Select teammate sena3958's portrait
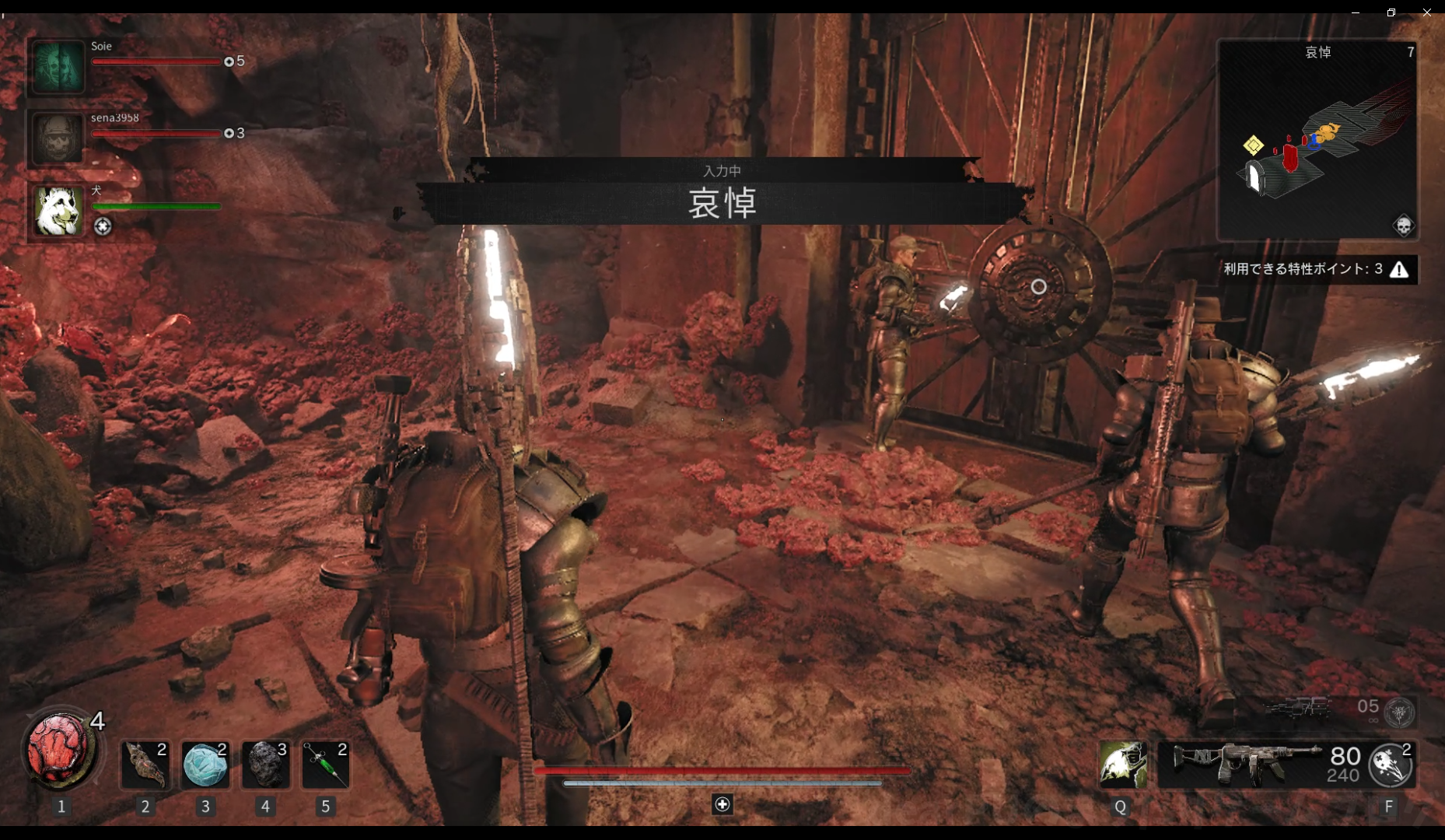The height and width of the screenshot is (840, 1445). click(x=58, y=138)
